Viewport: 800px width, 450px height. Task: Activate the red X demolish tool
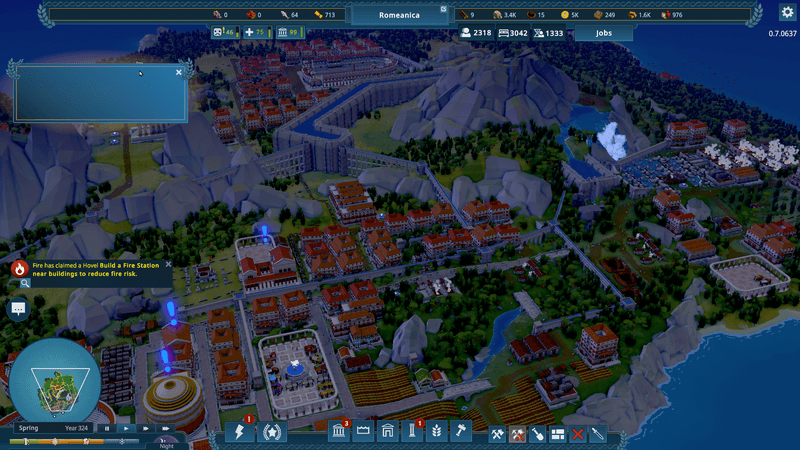click(577, 434)
